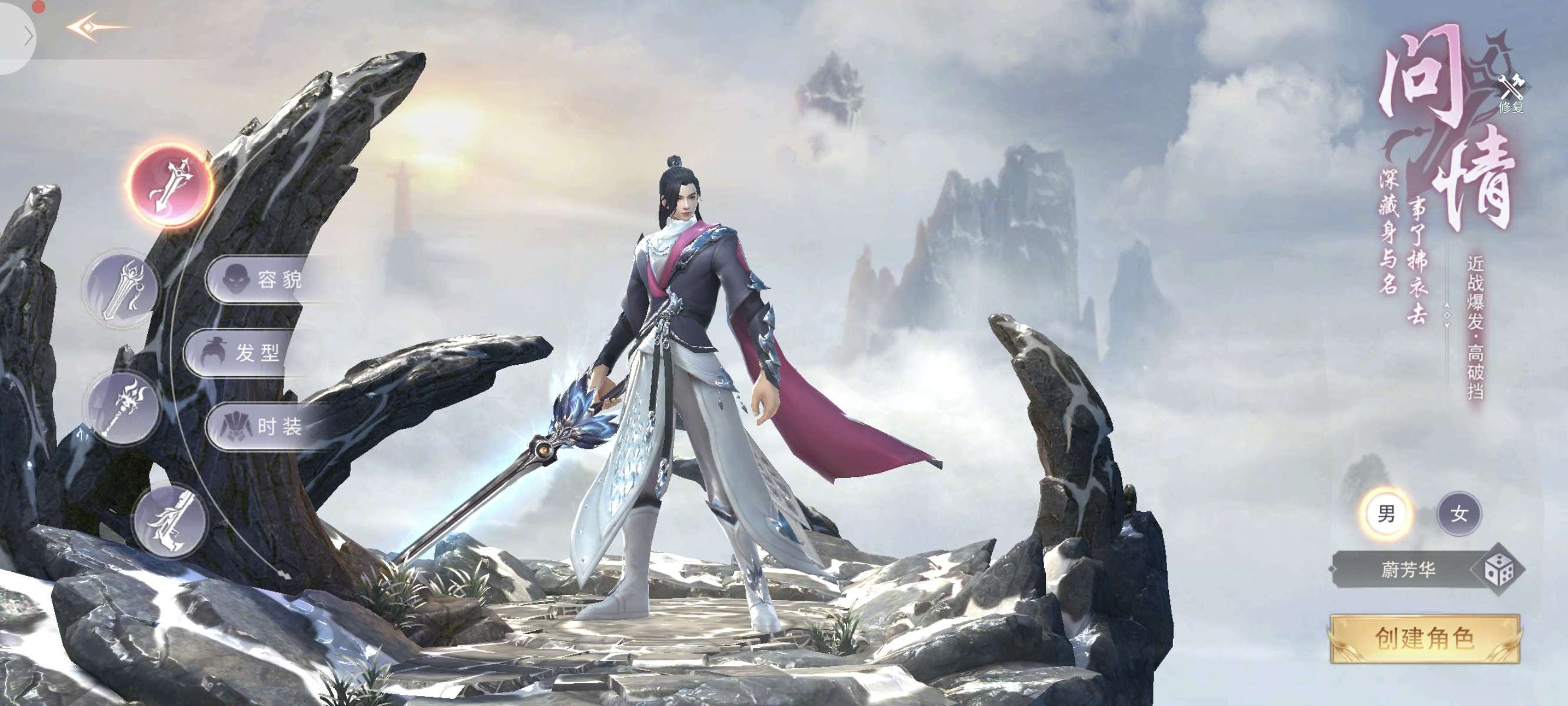Viewport: 1568px width, 706px height.
Task: Select the red glowing sword class icon
Action: (x=171, y=185)
